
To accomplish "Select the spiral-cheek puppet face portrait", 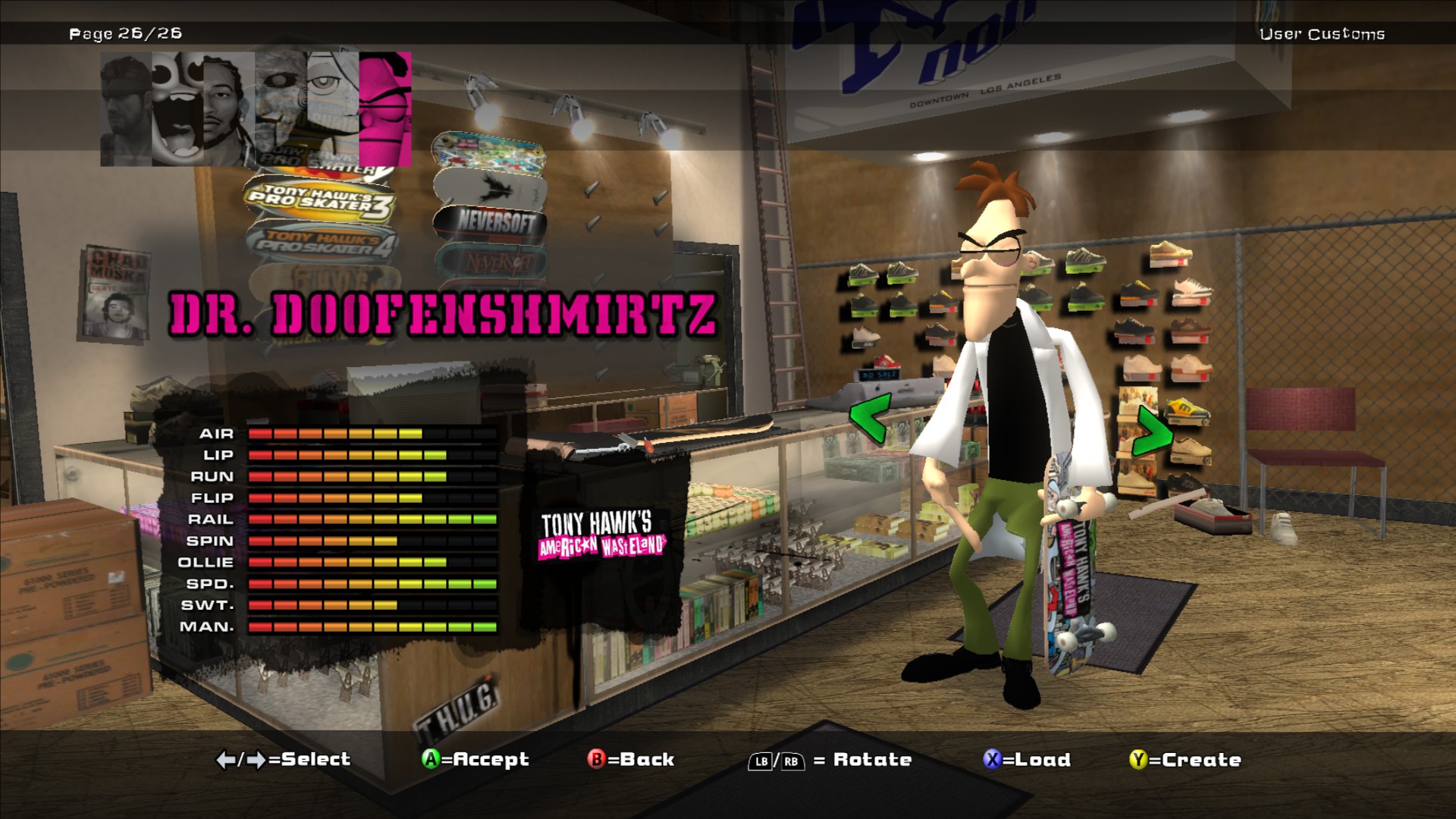I will [x=281, y=108].
